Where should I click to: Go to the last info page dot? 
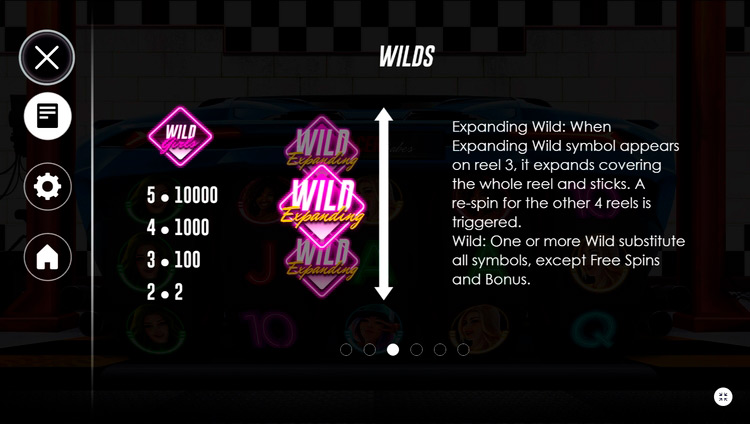[x=463, y=350]
